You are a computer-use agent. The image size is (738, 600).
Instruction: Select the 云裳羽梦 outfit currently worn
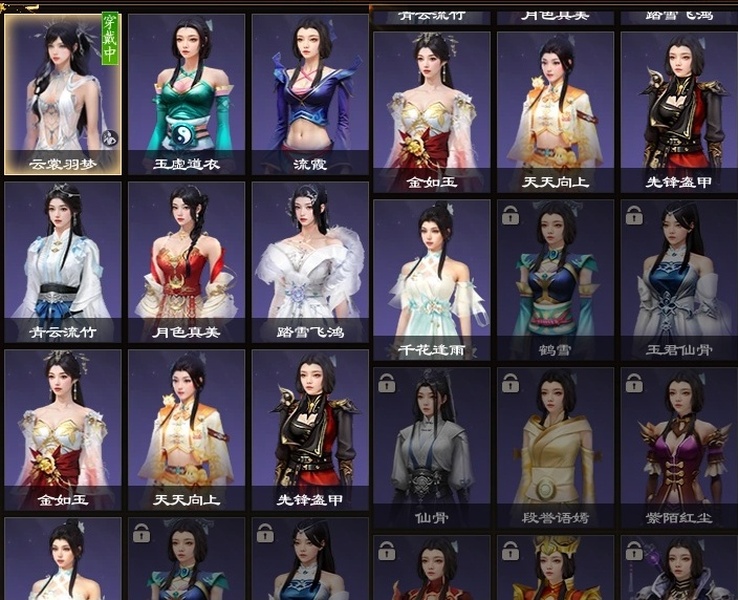point(63,94)
